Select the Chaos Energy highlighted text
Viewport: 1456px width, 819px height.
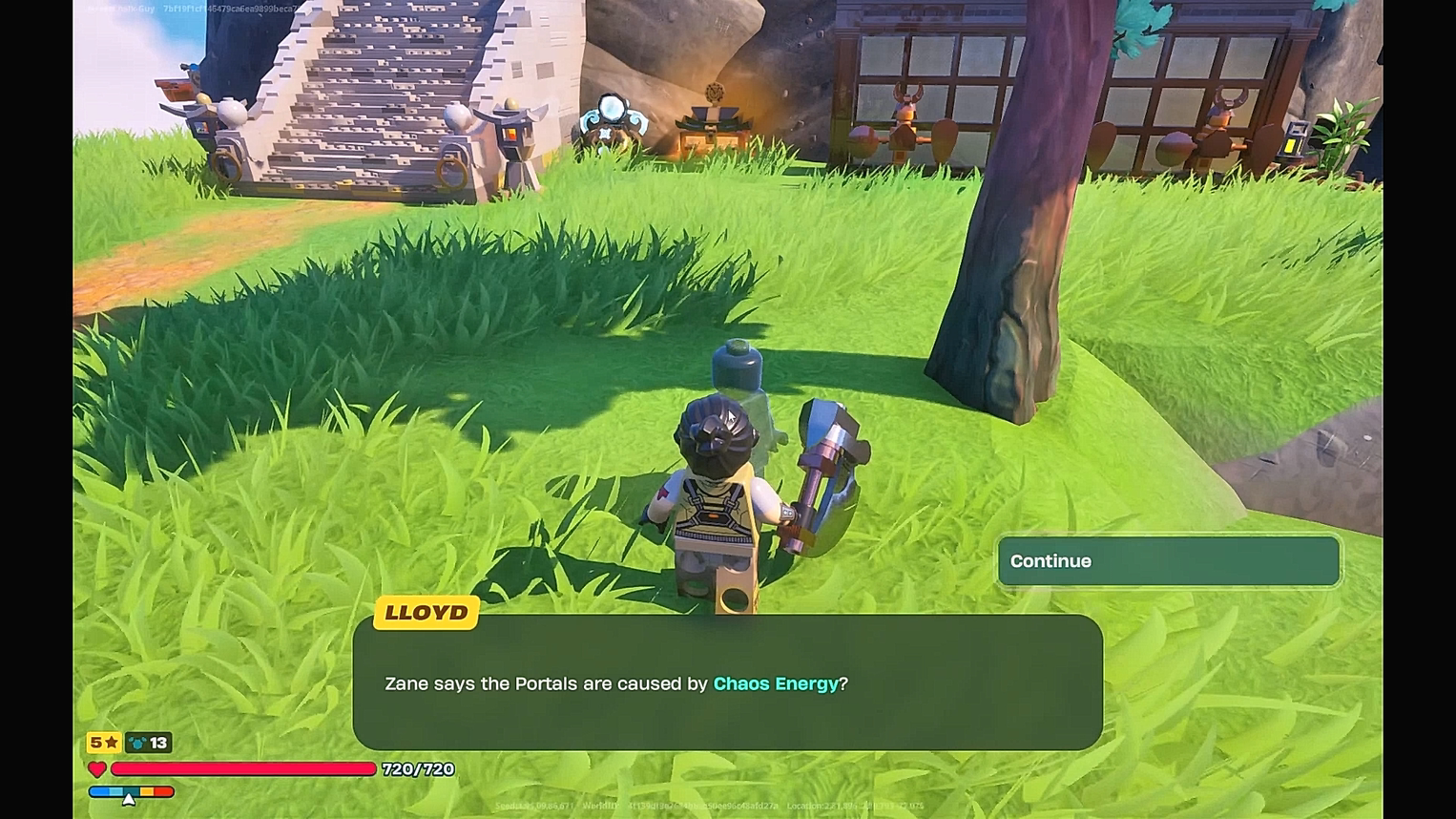tap(778, 683)
